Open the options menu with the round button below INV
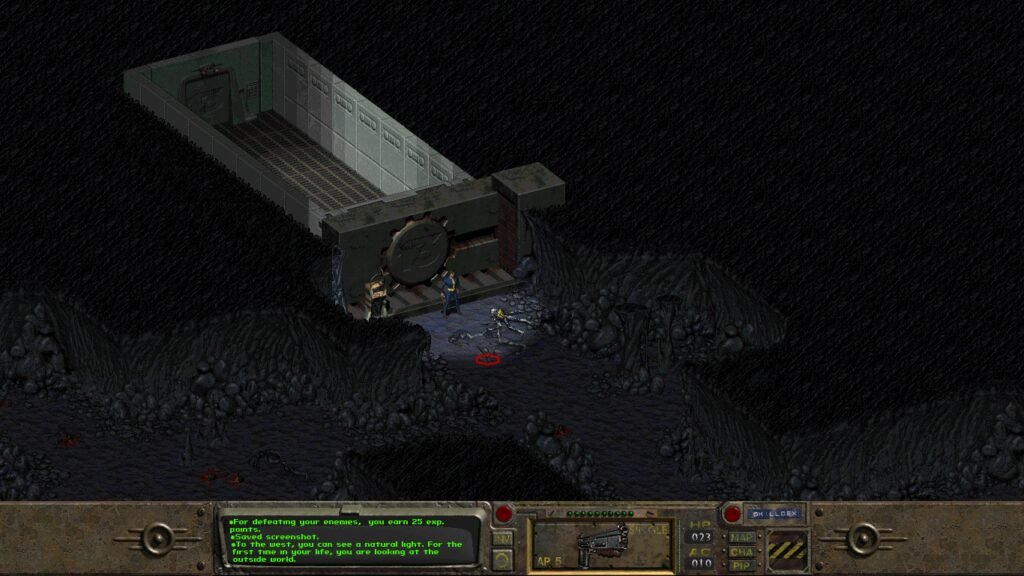The width and height of the screenshot is (1024, 576). [x=503, y=558]
